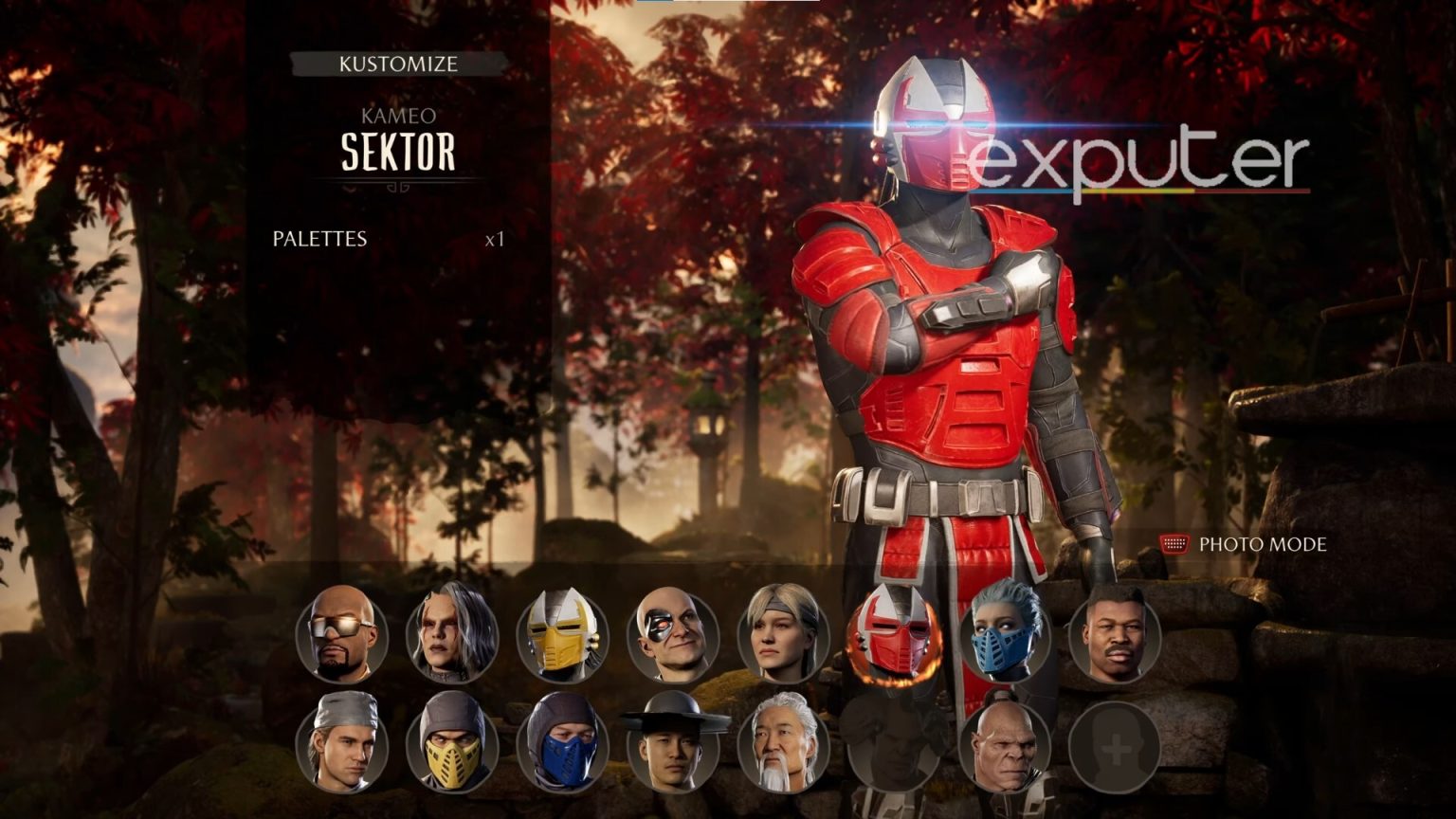Image resolution: width=1456 pixels, height=819 pixels.
Task: Select the Kung Lao kameo portrait
Action: [x=673, y=747]
